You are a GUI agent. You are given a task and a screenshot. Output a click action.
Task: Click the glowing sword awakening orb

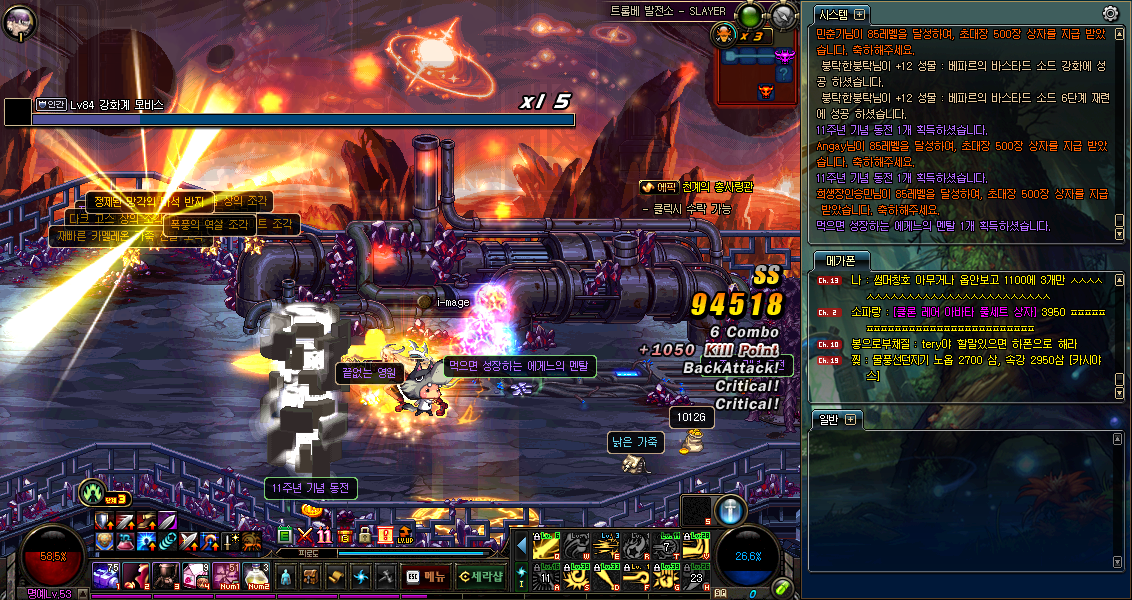[x=731, y=509]
